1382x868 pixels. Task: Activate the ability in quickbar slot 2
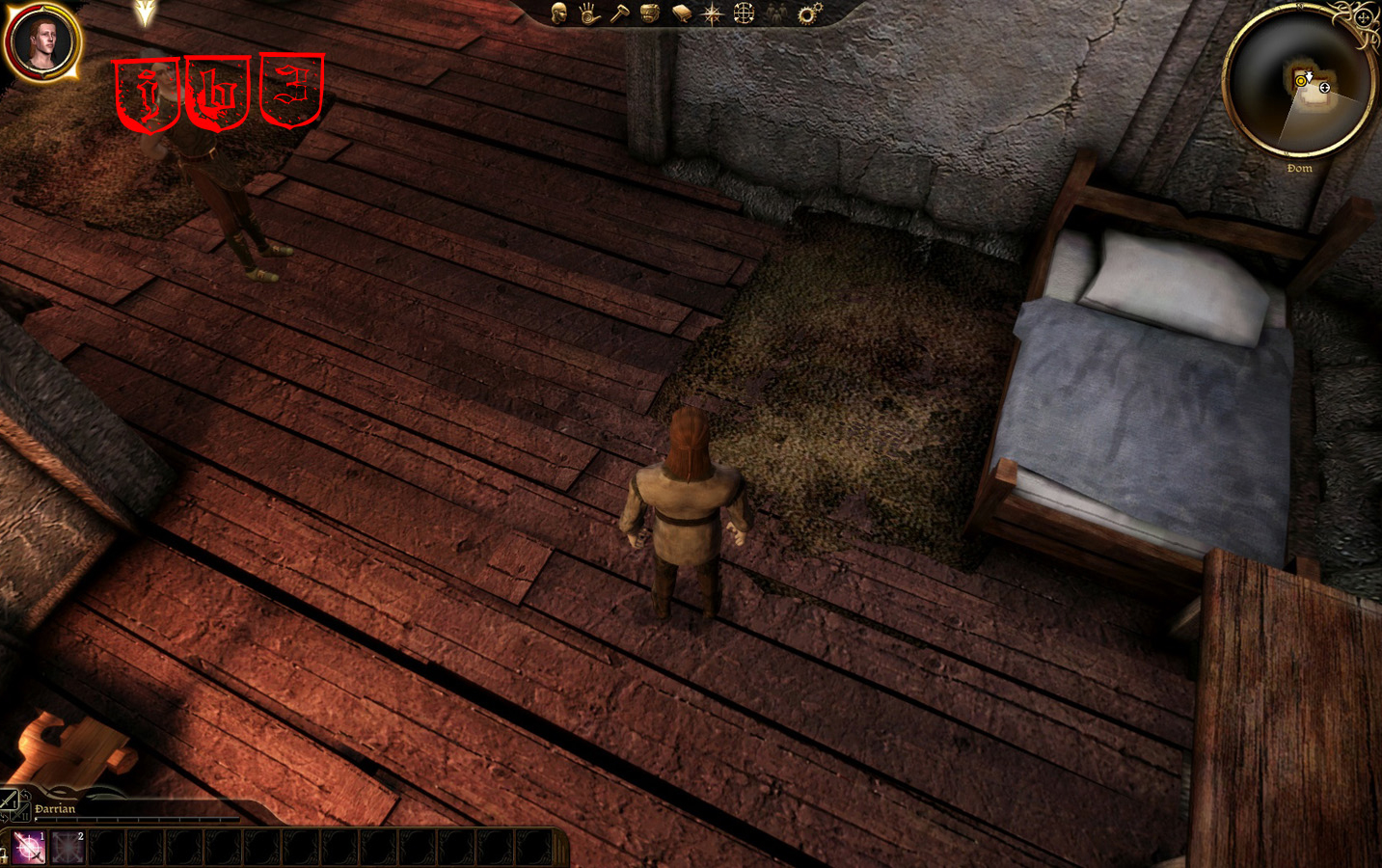(68, 848)
